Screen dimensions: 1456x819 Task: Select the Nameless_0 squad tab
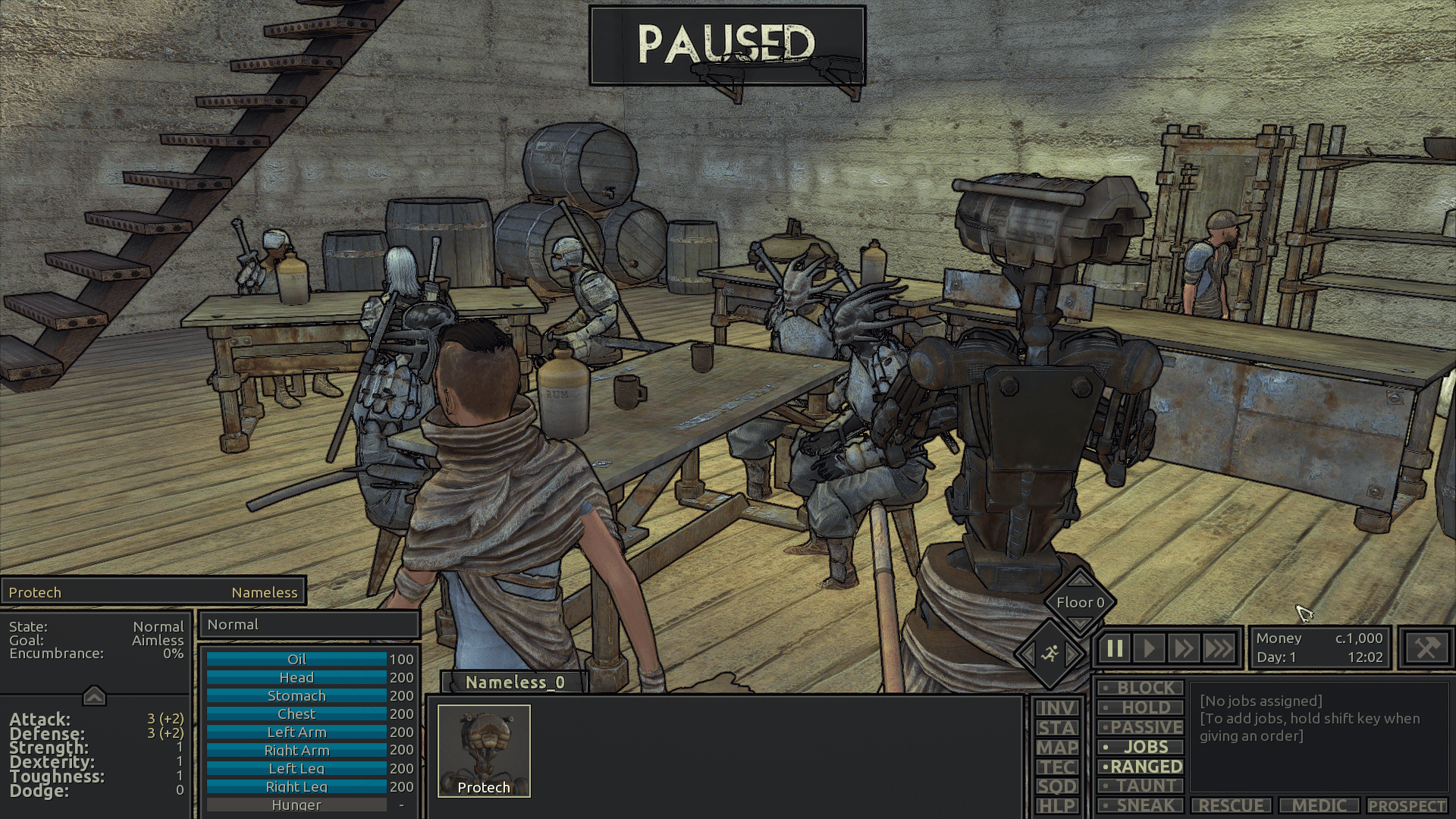515,682
